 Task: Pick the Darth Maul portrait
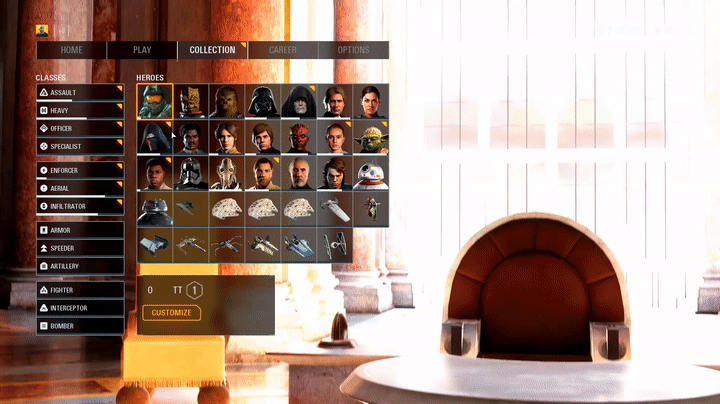298,137
